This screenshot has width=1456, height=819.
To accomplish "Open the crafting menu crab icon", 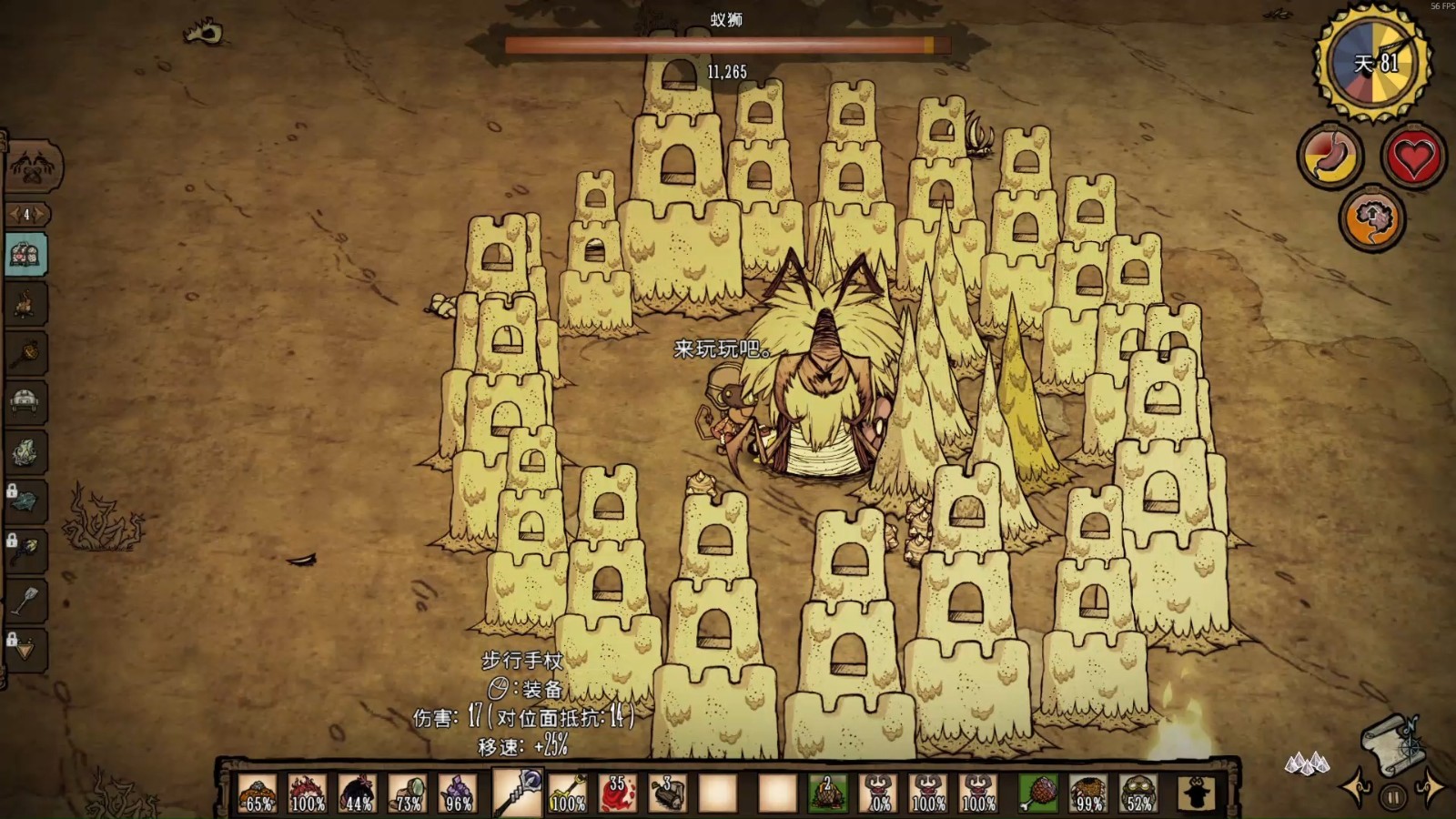I will (25, 165).
